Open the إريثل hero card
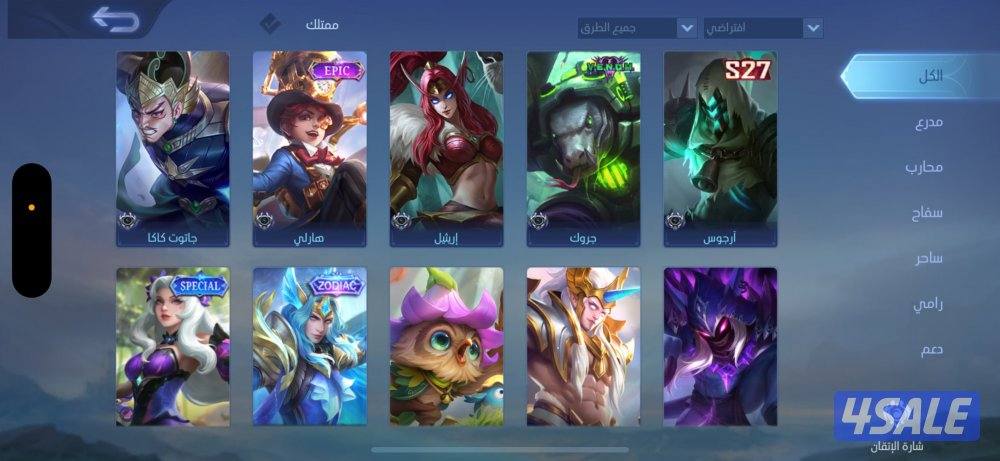This screenshot has width=1000, height=461. [446, 149]
